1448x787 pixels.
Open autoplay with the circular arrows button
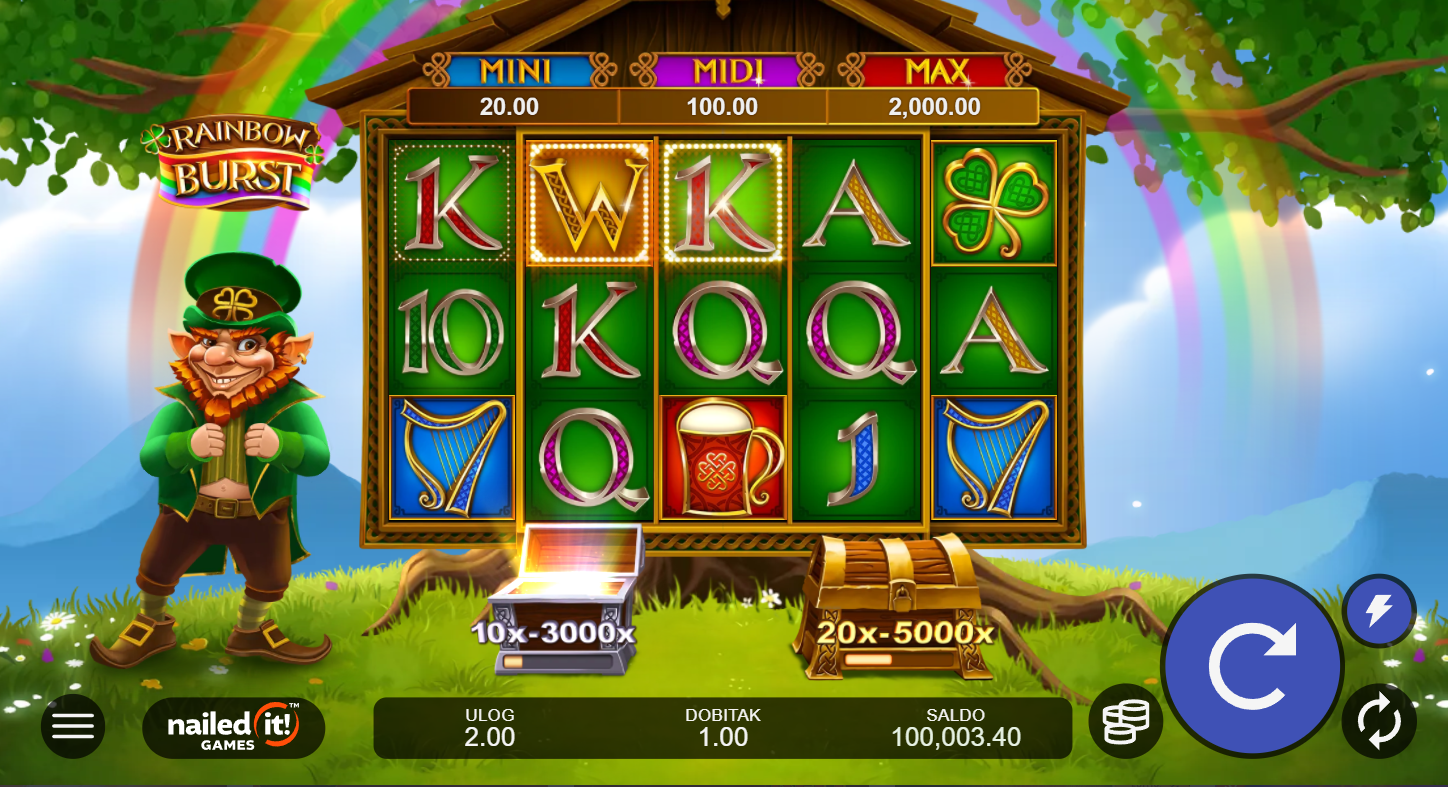point(1379,720)
